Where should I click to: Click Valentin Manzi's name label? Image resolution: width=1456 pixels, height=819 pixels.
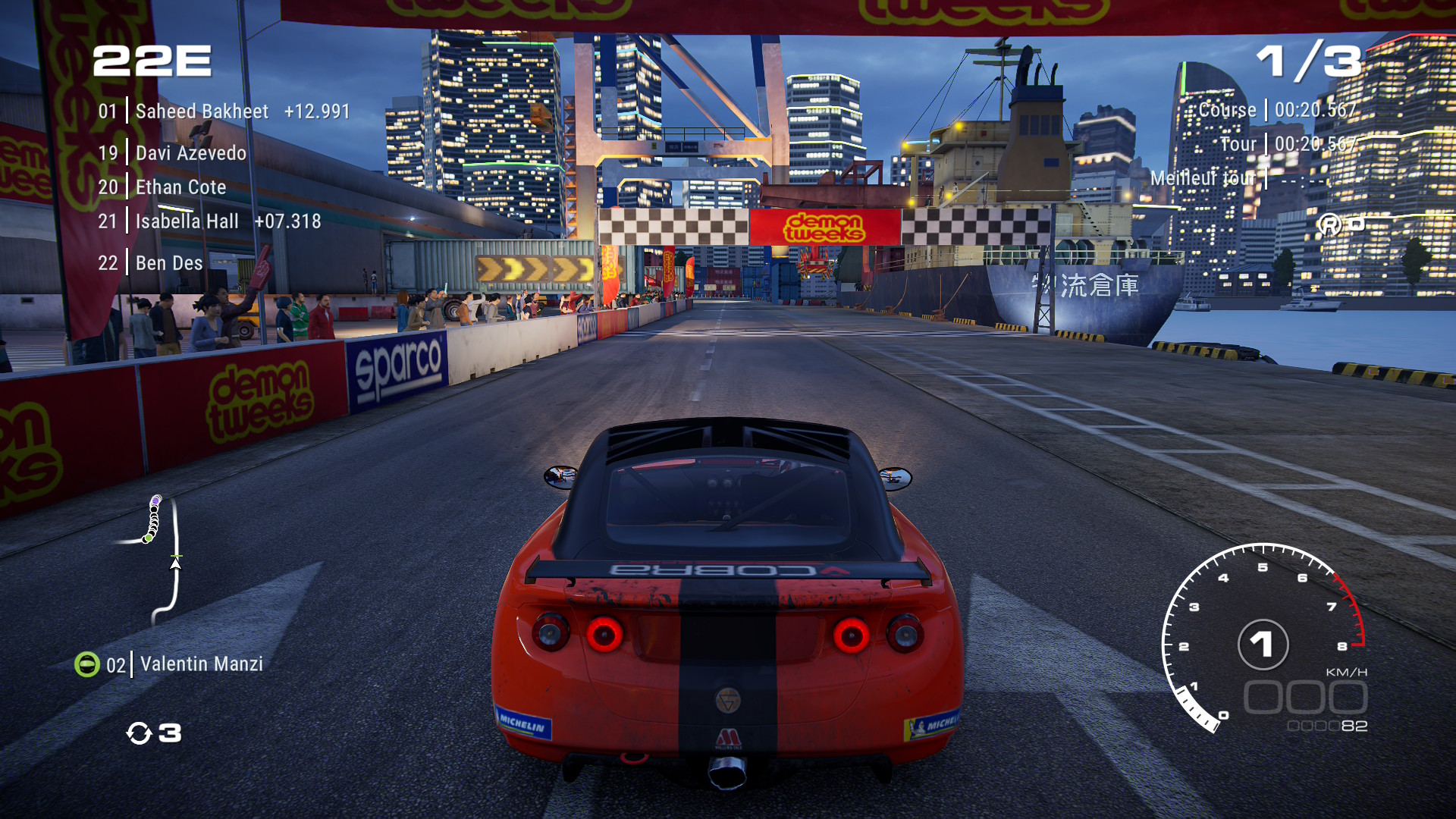199,664
